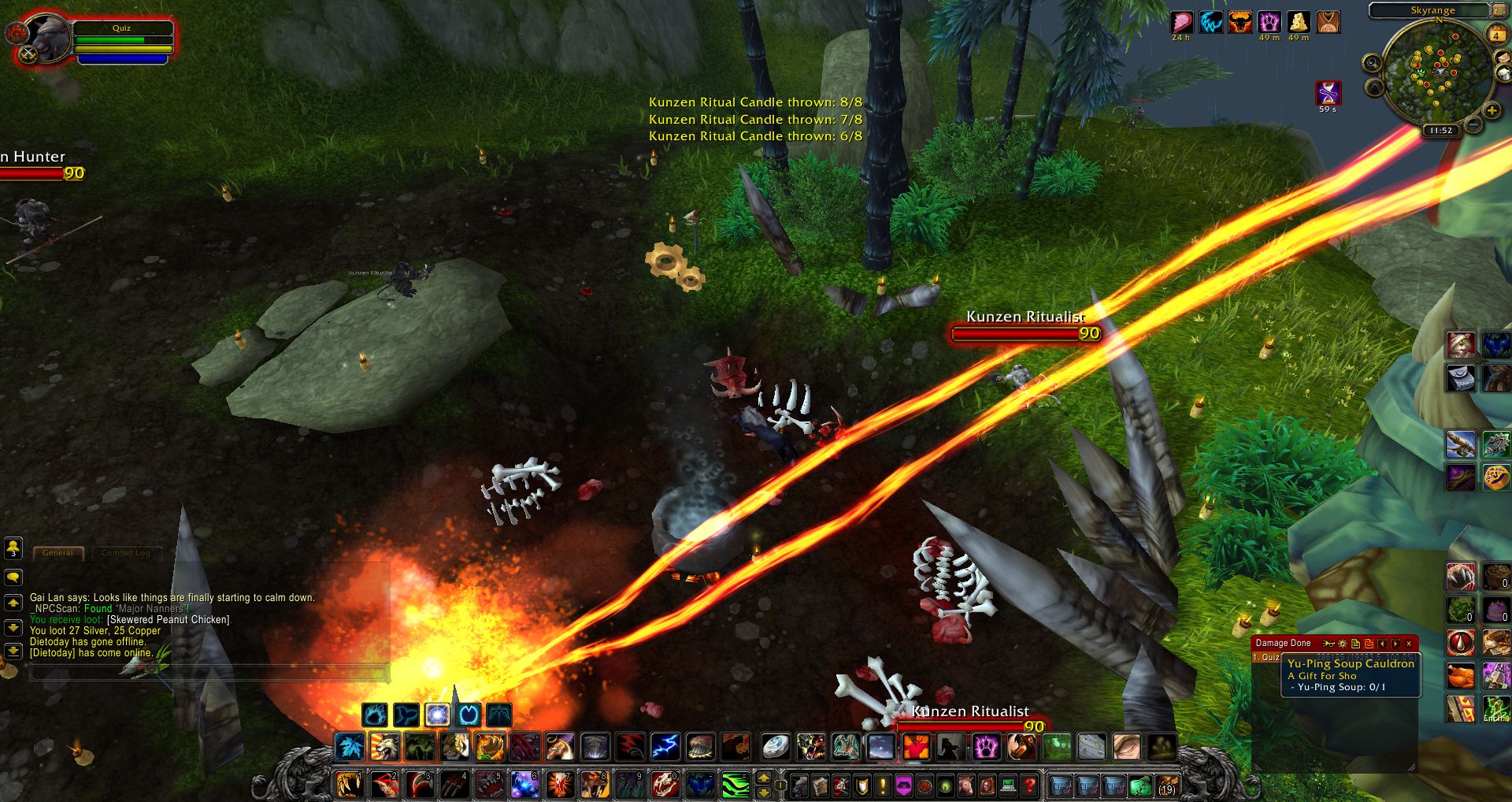This screenshot has height=802, width=1512.
Task: Zoom in the minimap with plus button
Action: (x=1491, y=111)
